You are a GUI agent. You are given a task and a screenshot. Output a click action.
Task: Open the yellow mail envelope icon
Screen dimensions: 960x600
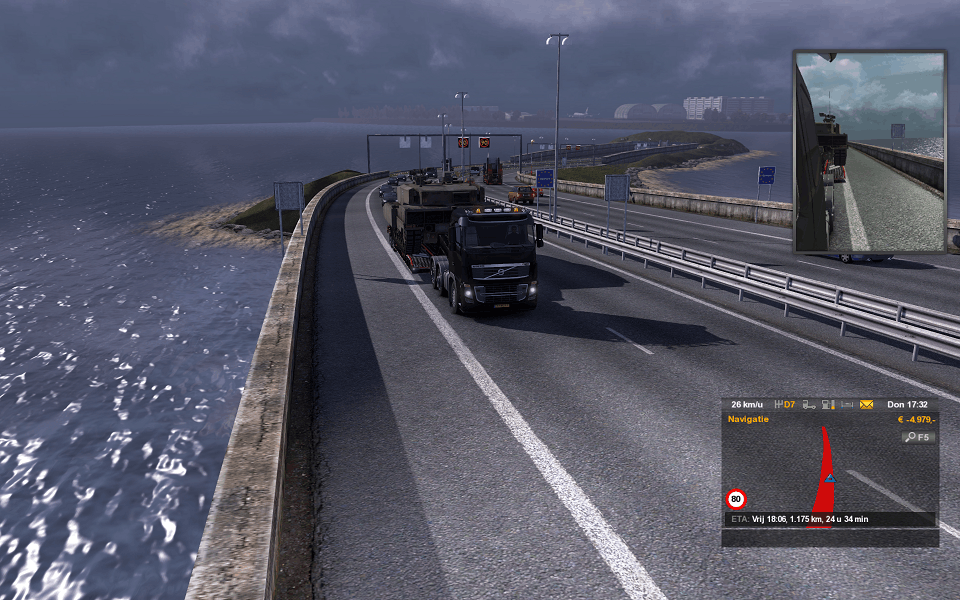click(x=866, y=405)
